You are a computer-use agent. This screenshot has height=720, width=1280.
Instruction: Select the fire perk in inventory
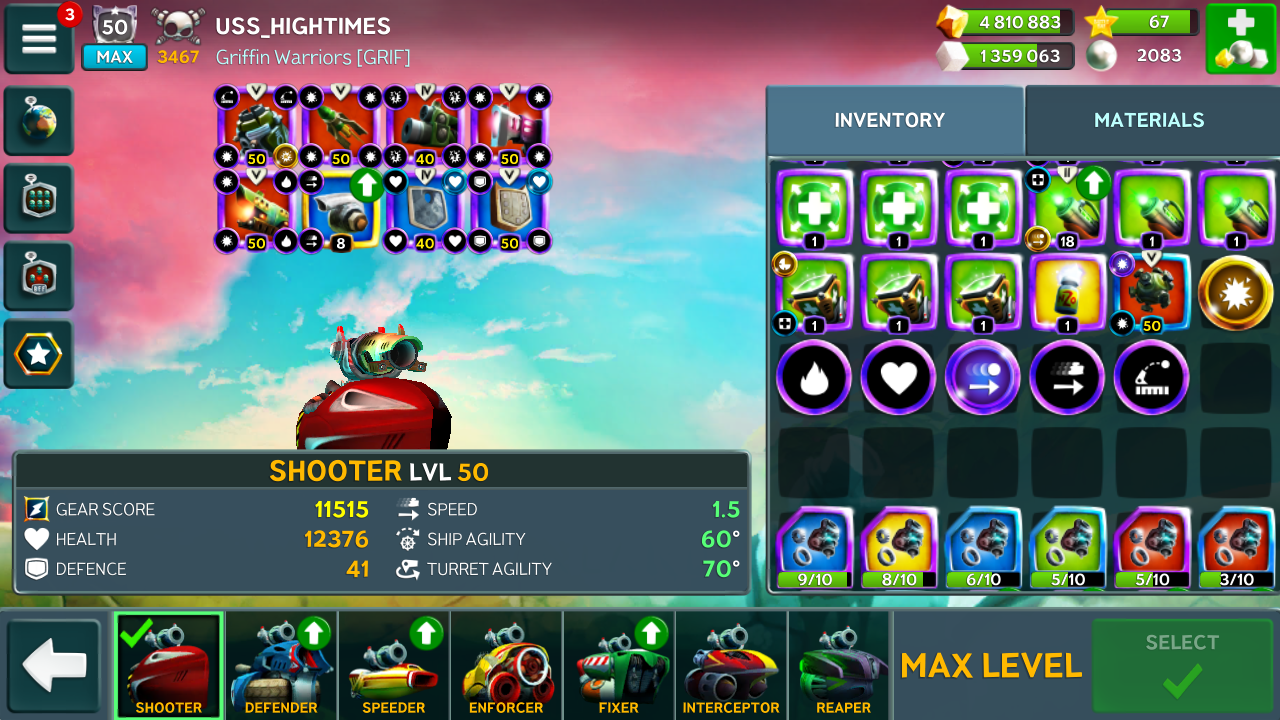point(814,378)
